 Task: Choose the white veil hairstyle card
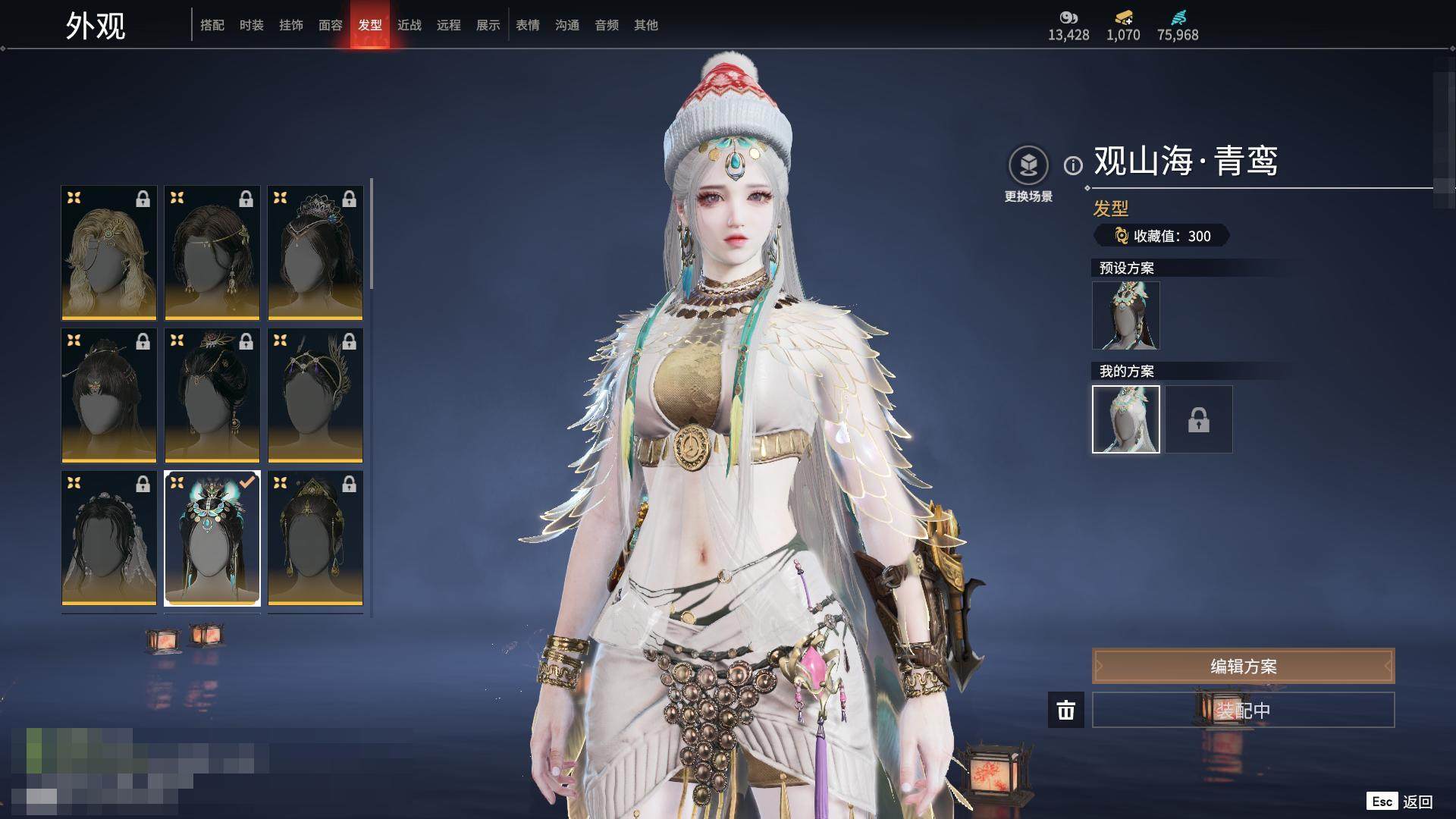(109, 538)
